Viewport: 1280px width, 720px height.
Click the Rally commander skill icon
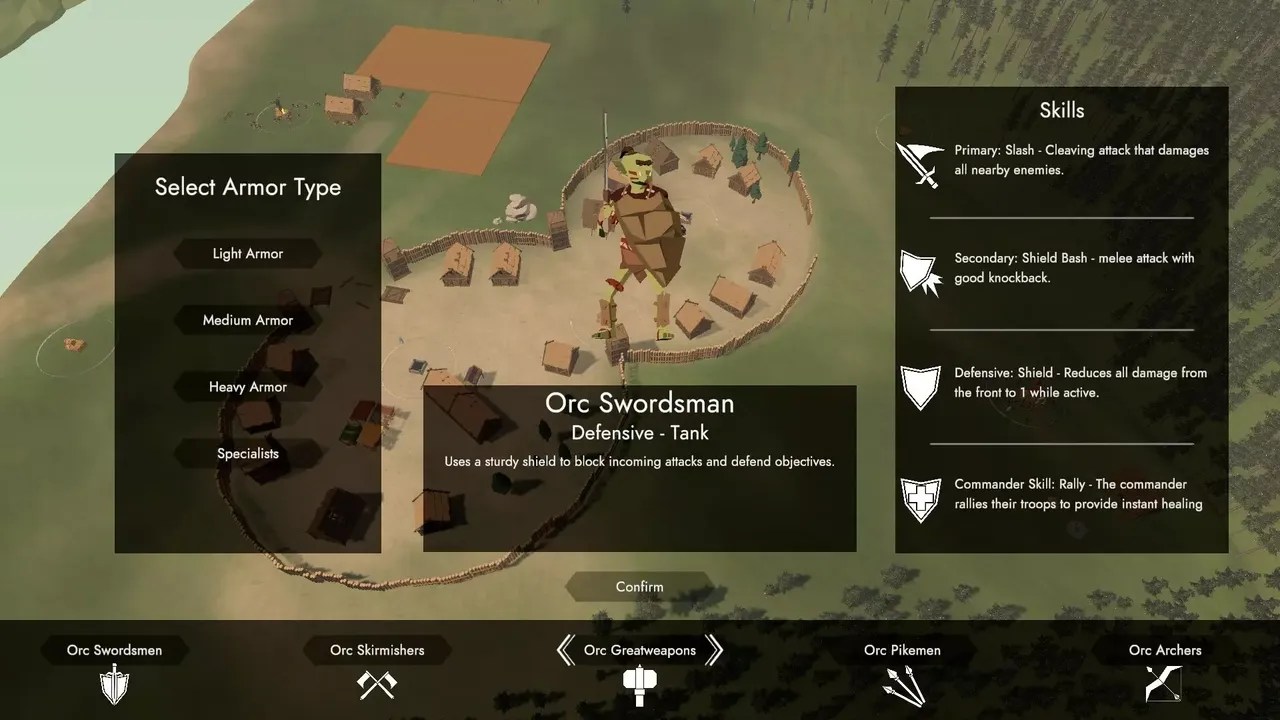point(919,499)
